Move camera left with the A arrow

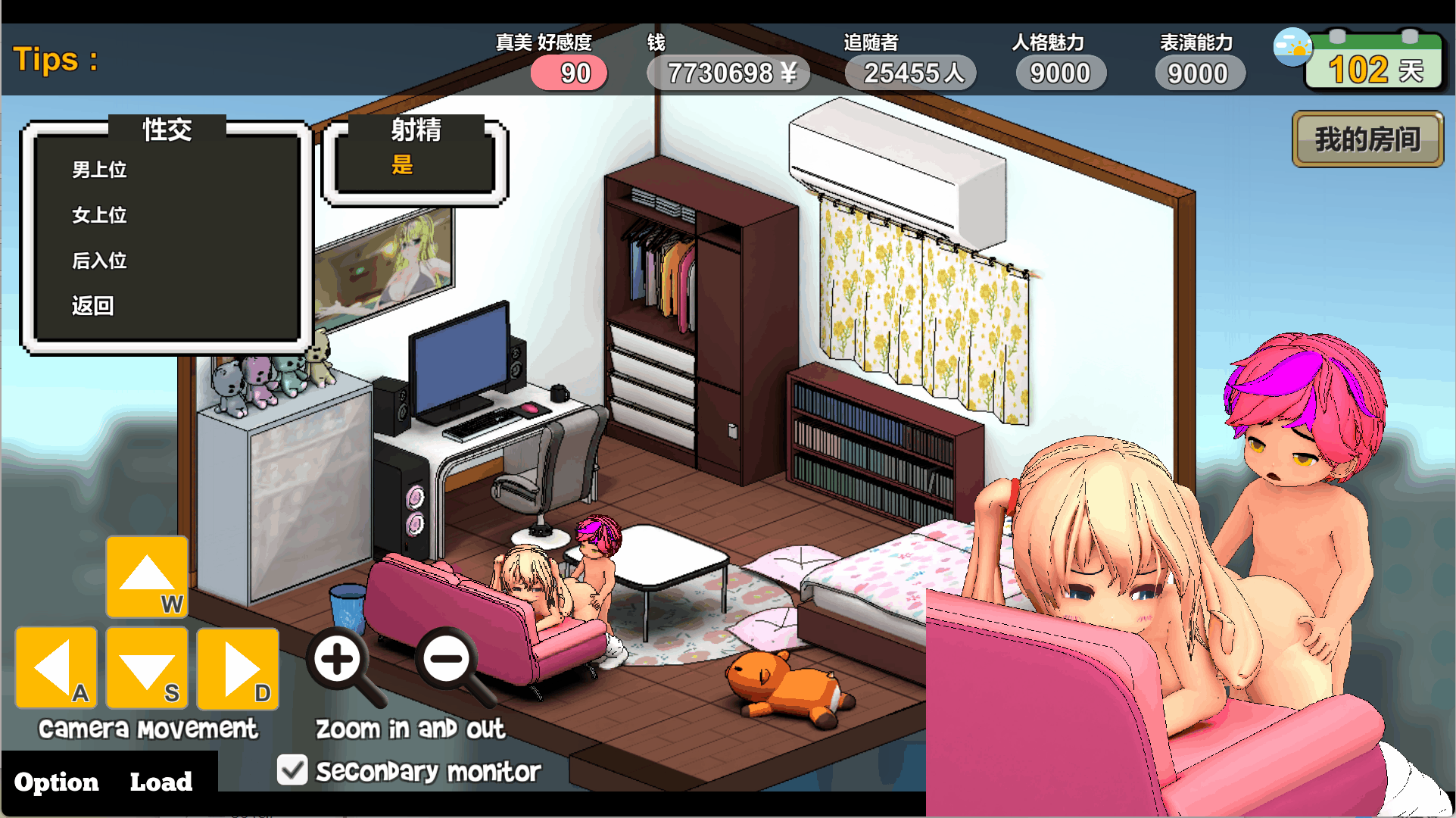(x=56, y=668)
